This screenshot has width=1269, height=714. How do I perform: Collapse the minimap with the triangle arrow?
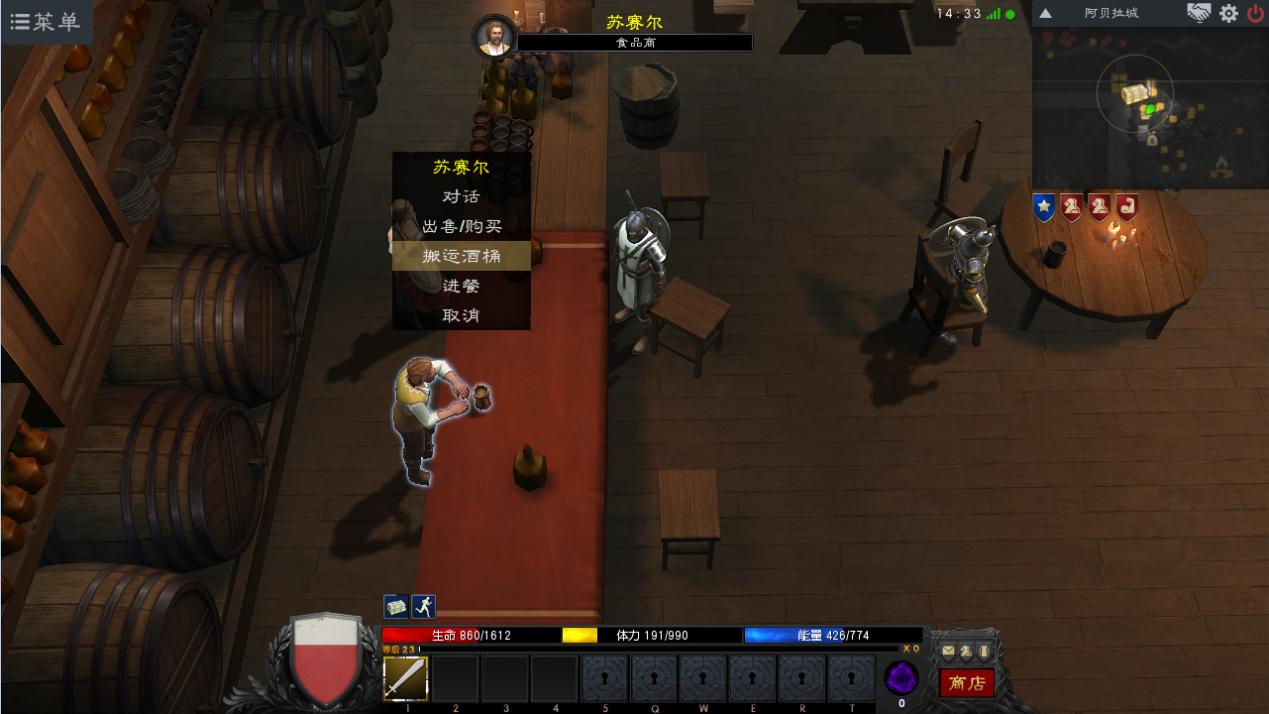1045,14
